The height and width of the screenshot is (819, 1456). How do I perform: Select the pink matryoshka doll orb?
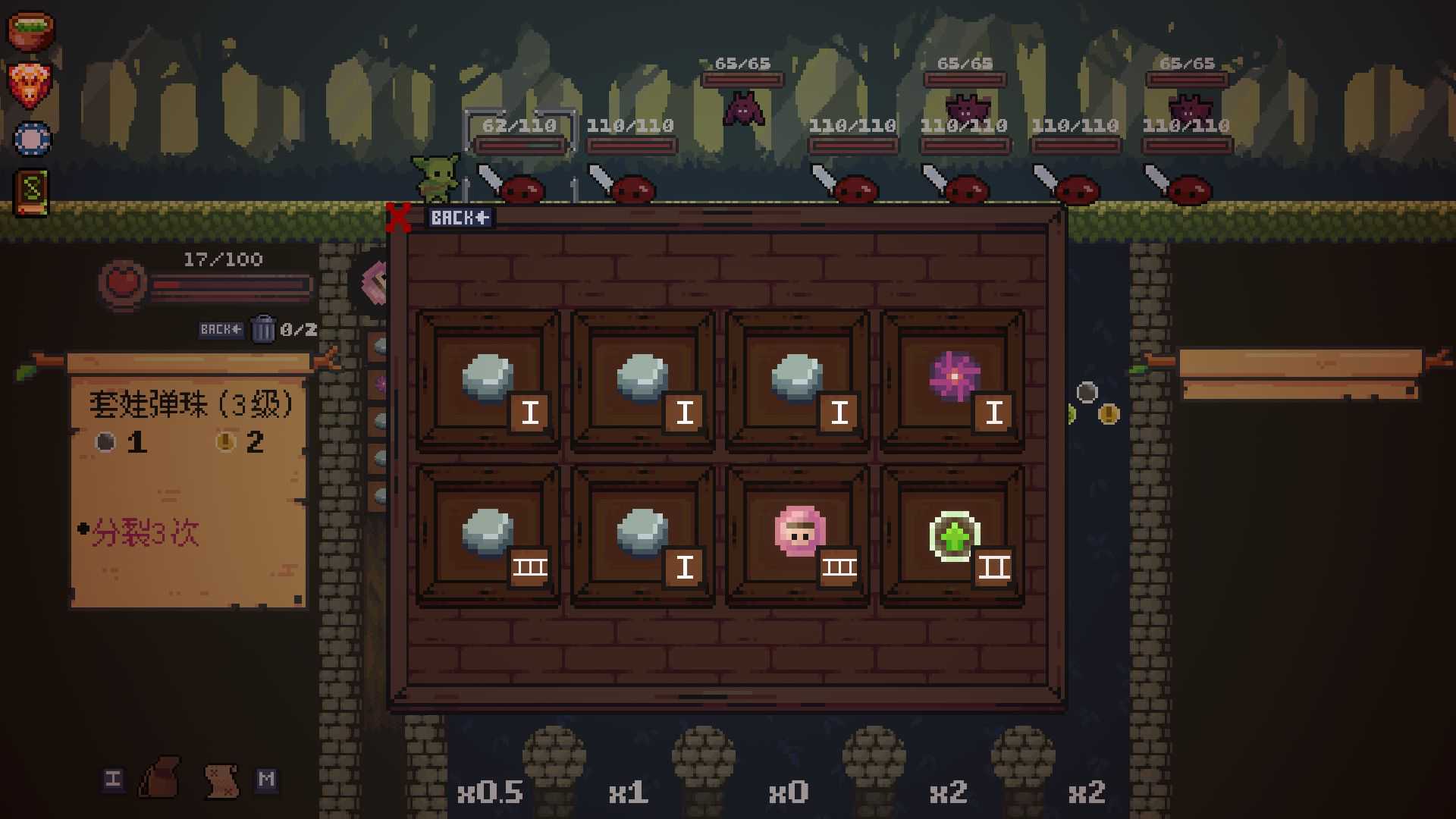799,535
